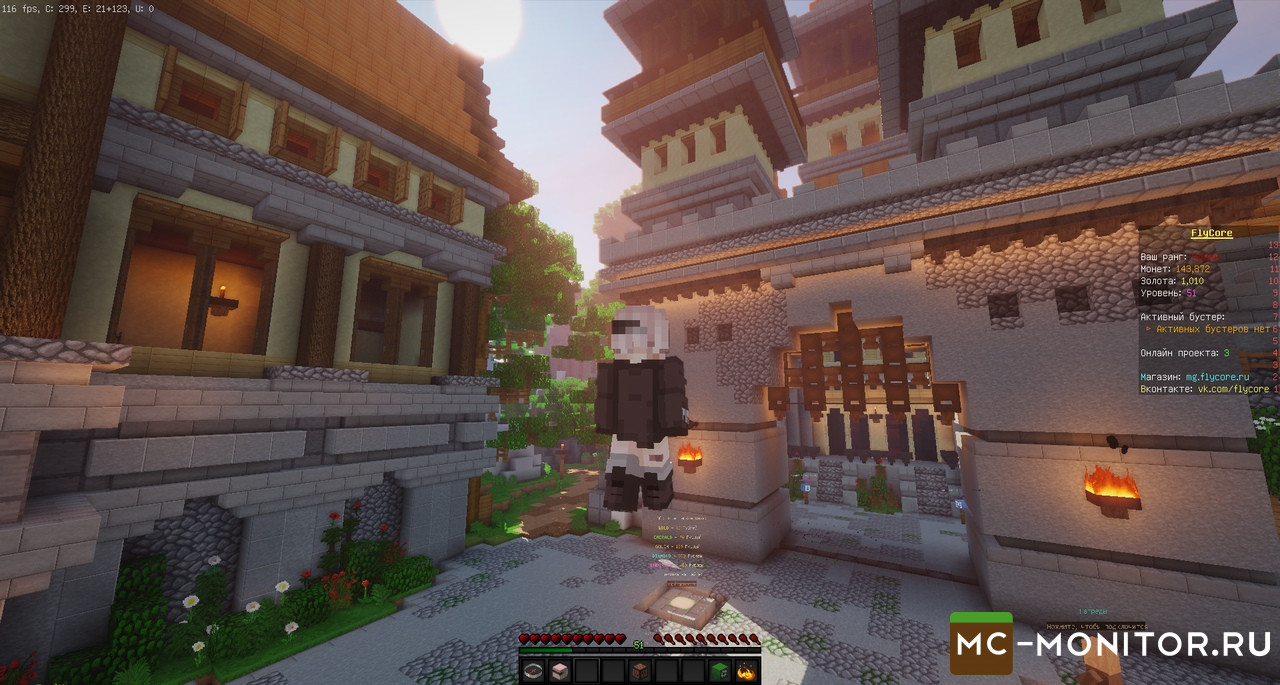Choose the brown block hotbar slot
The height and width of the screenshot is (685, 1280).
[x=640, y=670]
